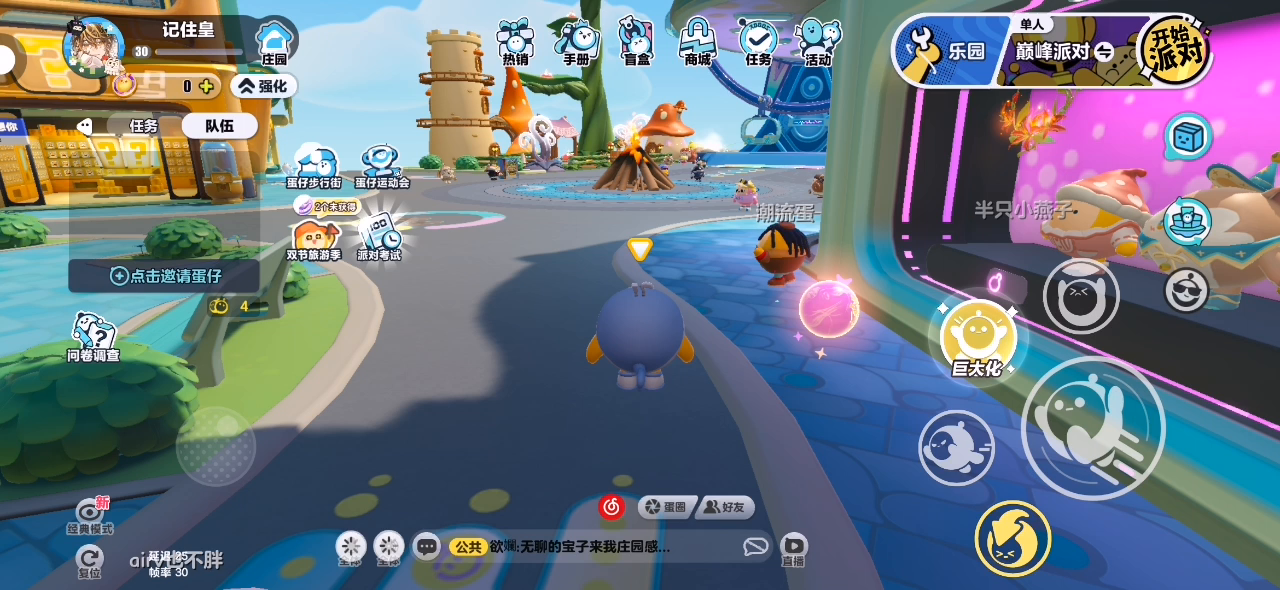Tap the large jump action button
Viewport: 1280px width, 590px height.
(1092, 428)
